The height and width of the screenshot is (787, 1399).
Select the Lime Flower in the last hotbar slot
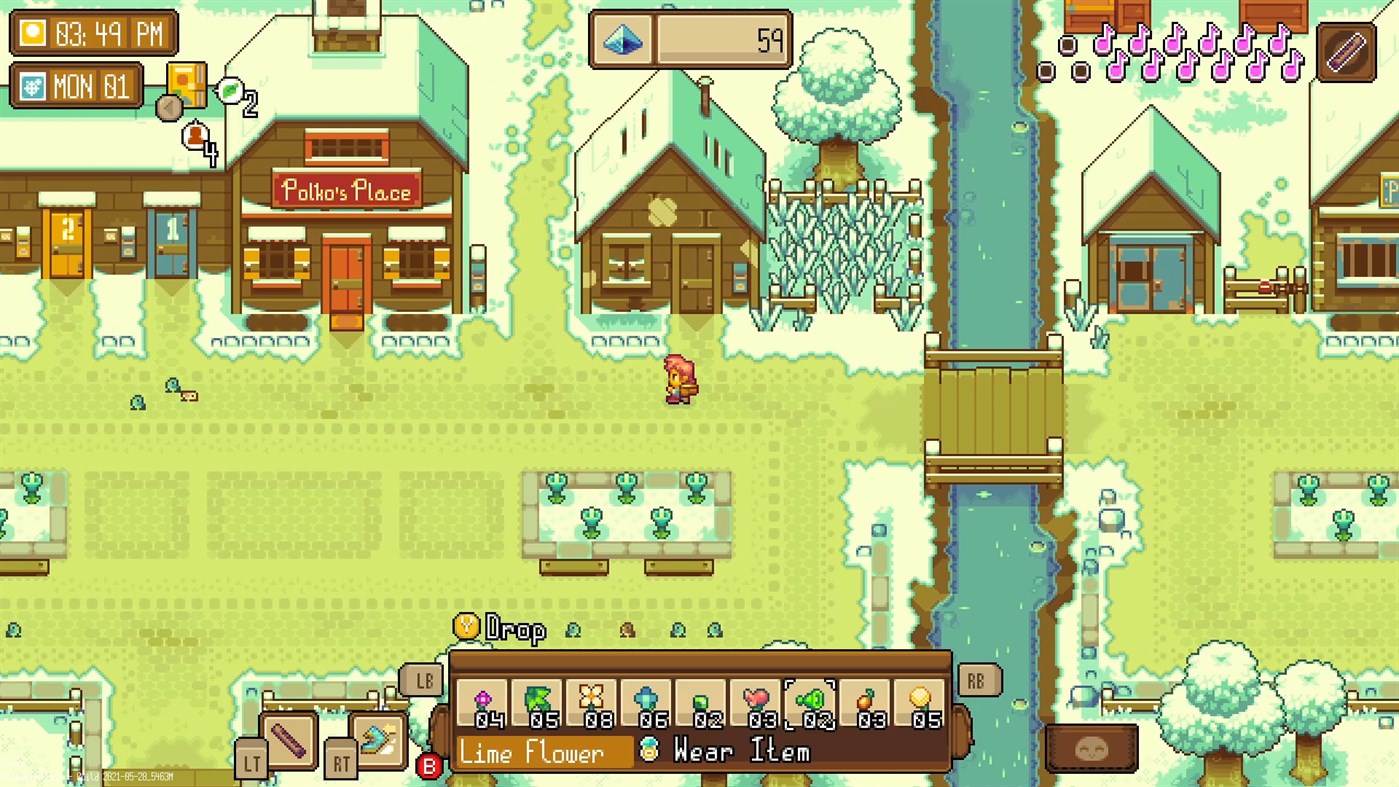click(x=921, y=698)
